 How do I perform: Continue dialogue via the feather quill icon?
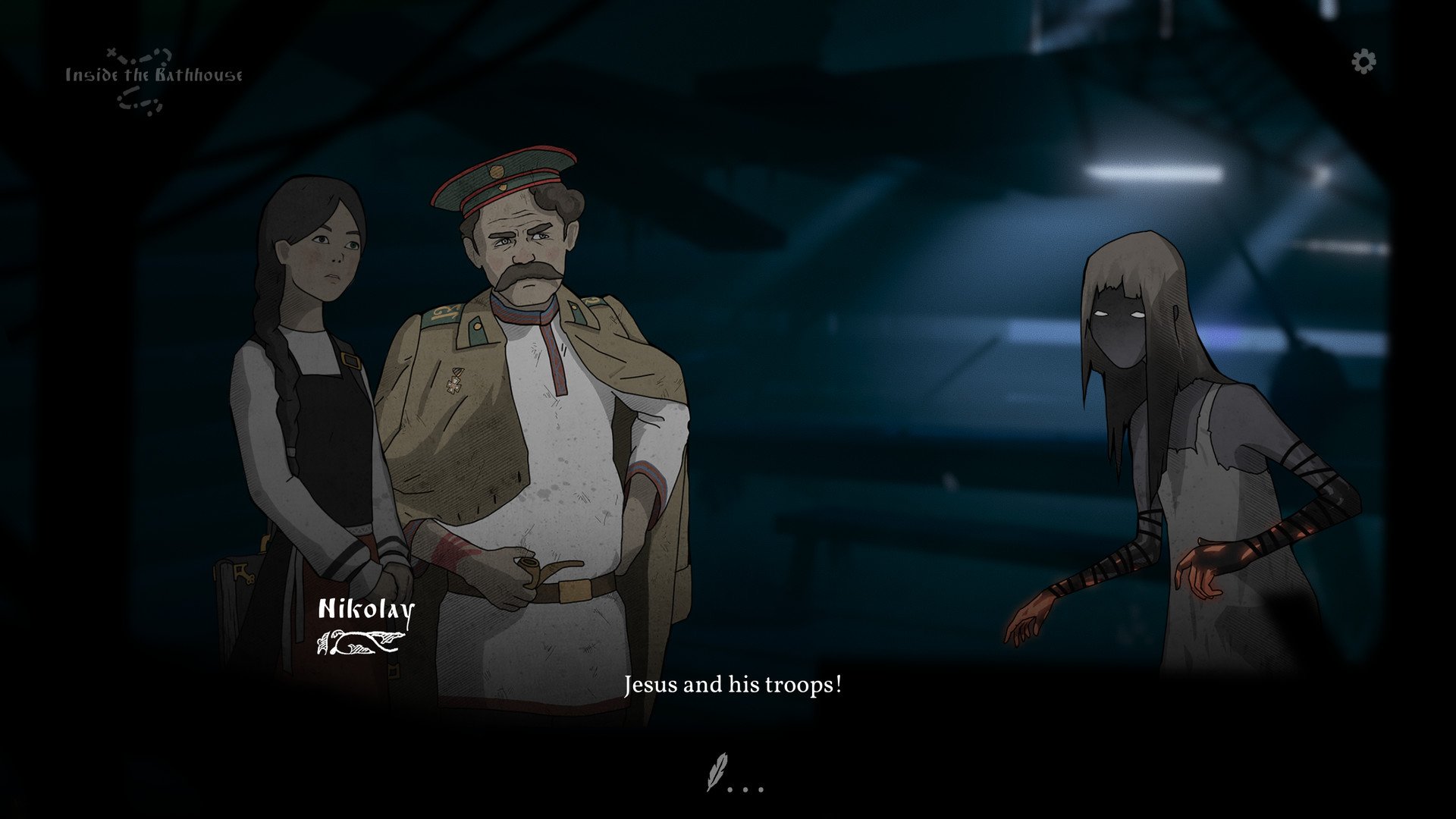tap(717, 771)
